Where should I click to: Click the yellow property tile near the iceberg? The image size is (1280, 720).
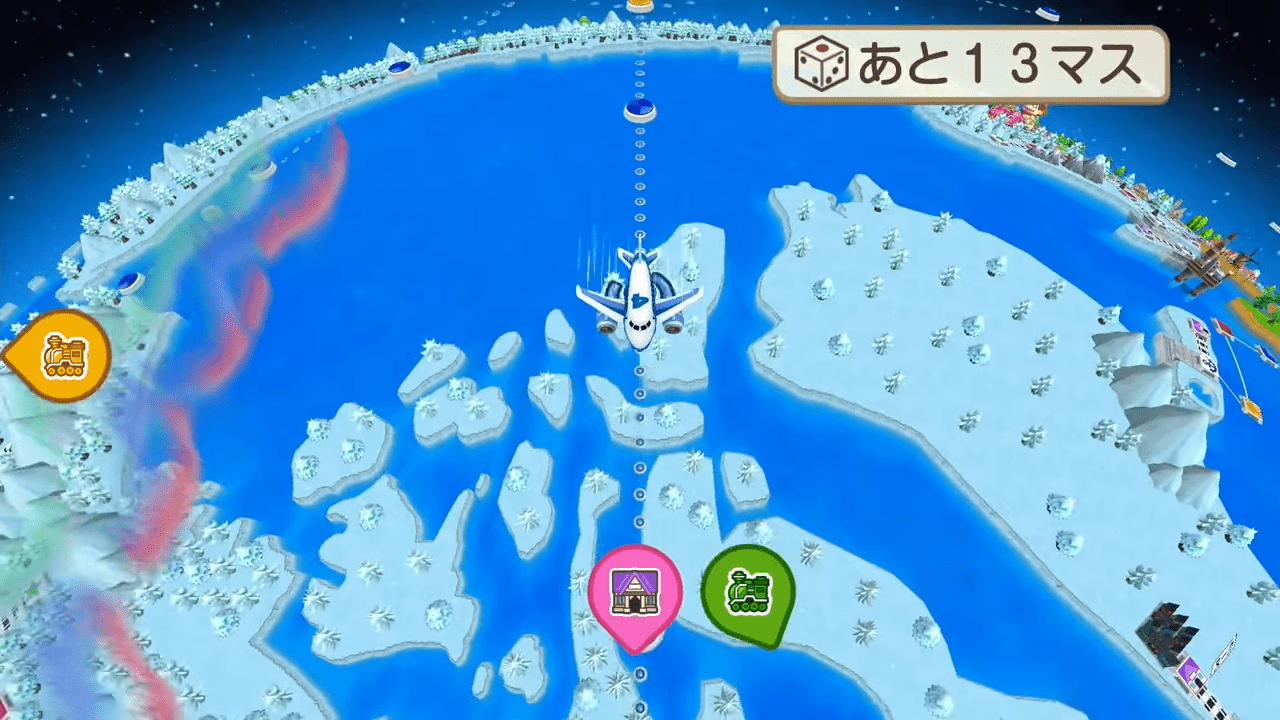1250,409
